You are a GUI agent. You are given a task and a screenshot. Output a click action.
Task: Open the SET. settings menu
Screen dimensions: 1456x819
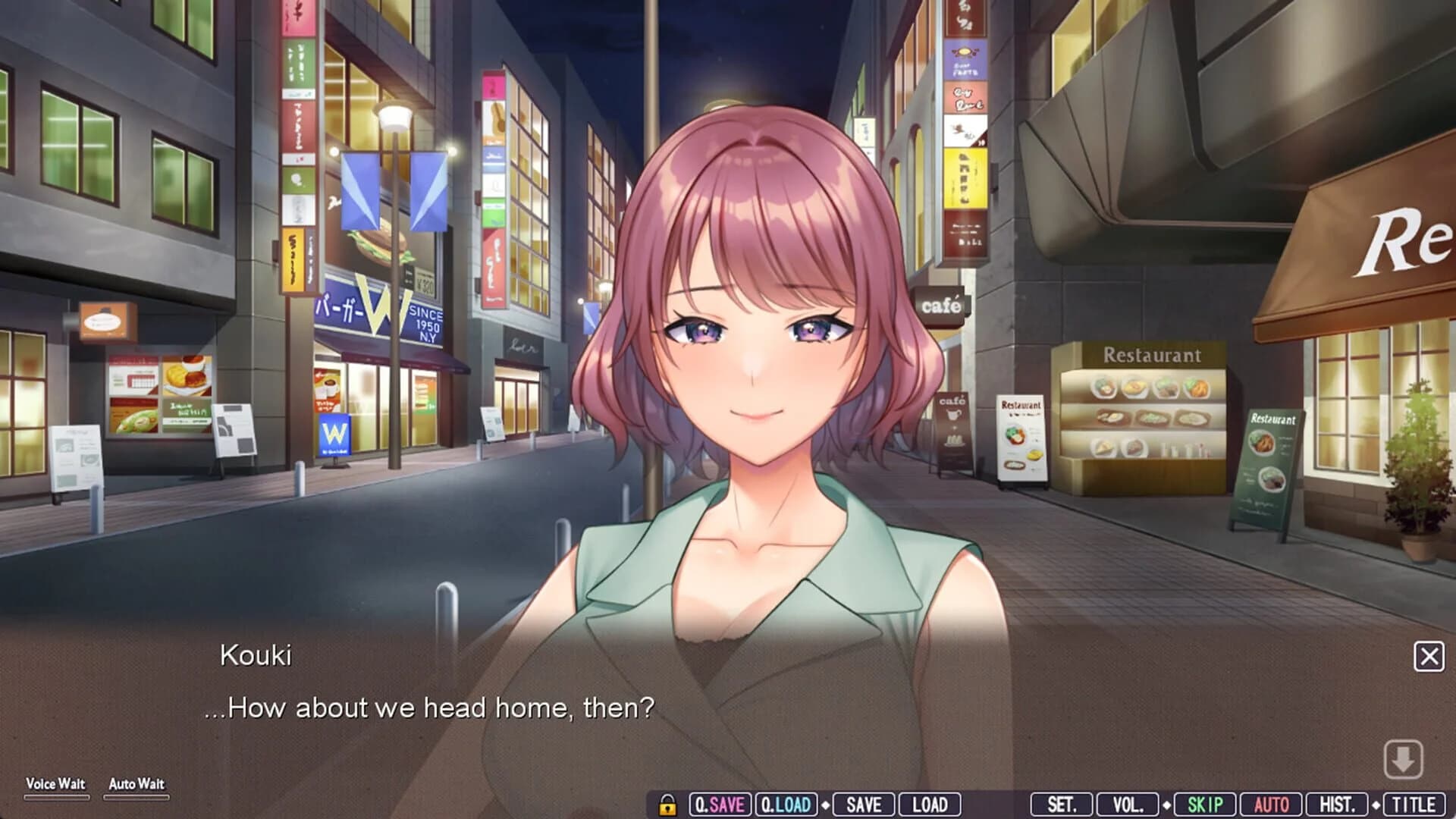pyautogui.click(x=1063, y=804)
